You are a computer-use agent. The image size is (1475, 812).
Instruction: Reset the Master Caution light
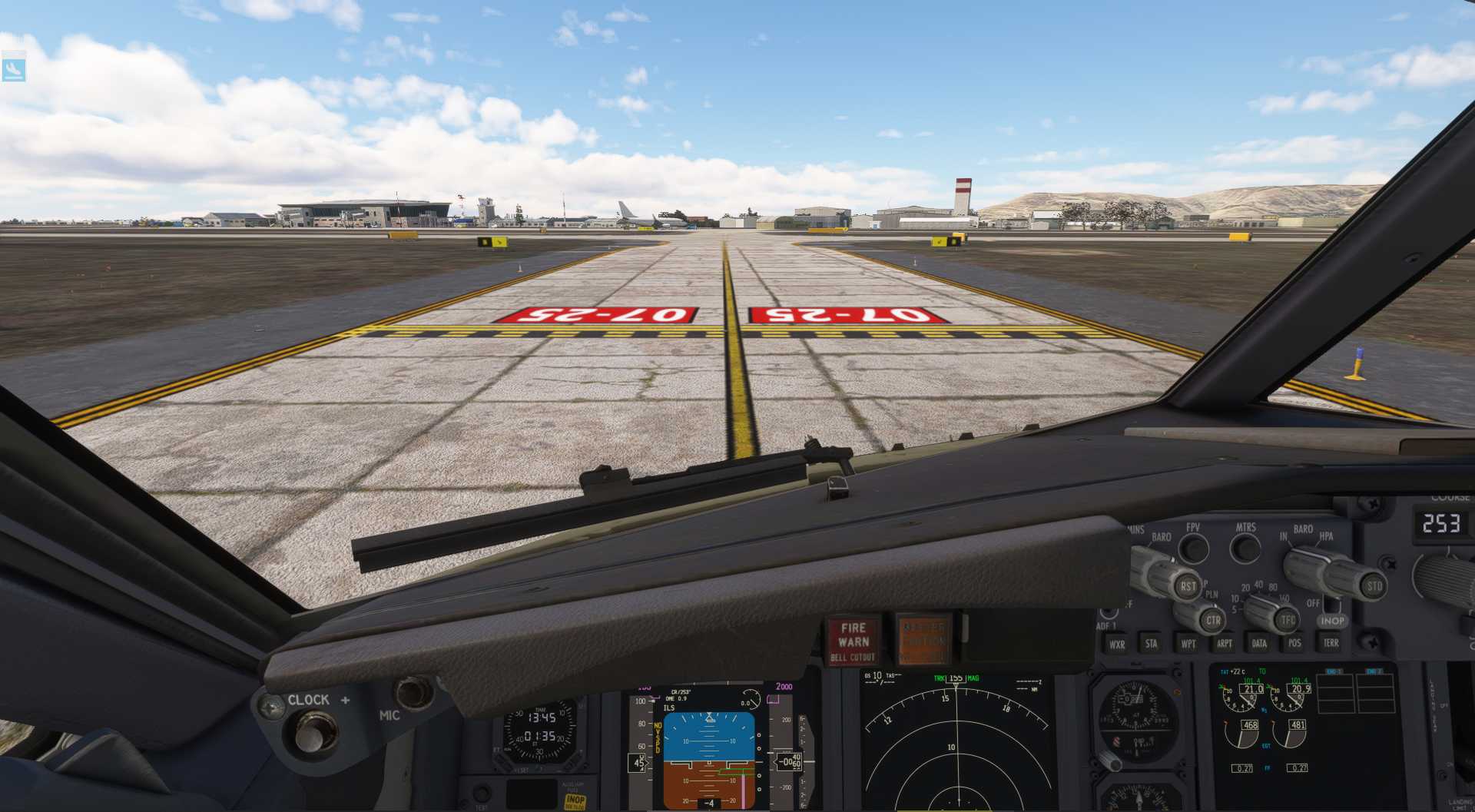click(923, 641)
